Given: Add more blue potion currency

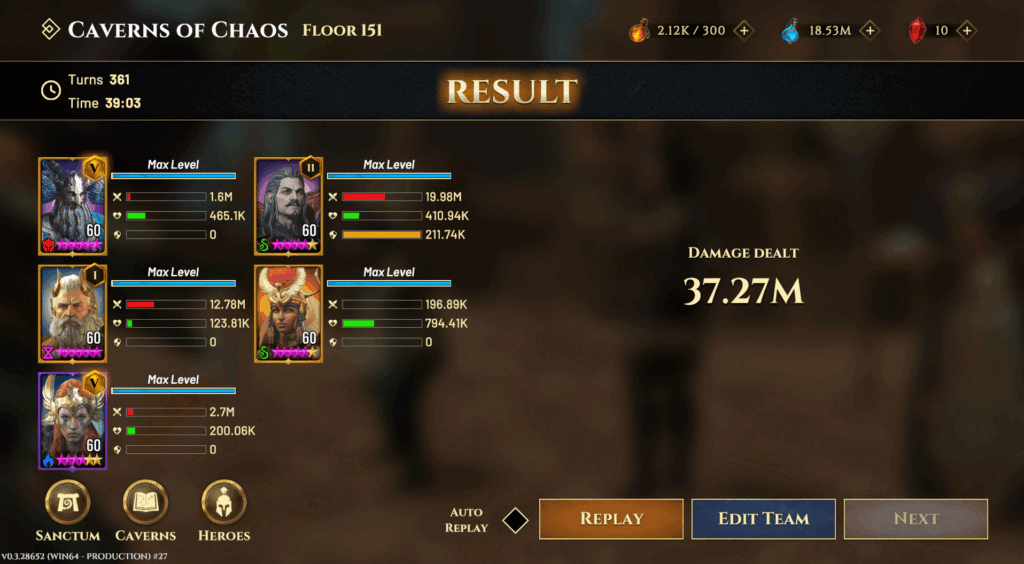Looking at the screenshot, I should pyautogui.click(x=870, y=31).
